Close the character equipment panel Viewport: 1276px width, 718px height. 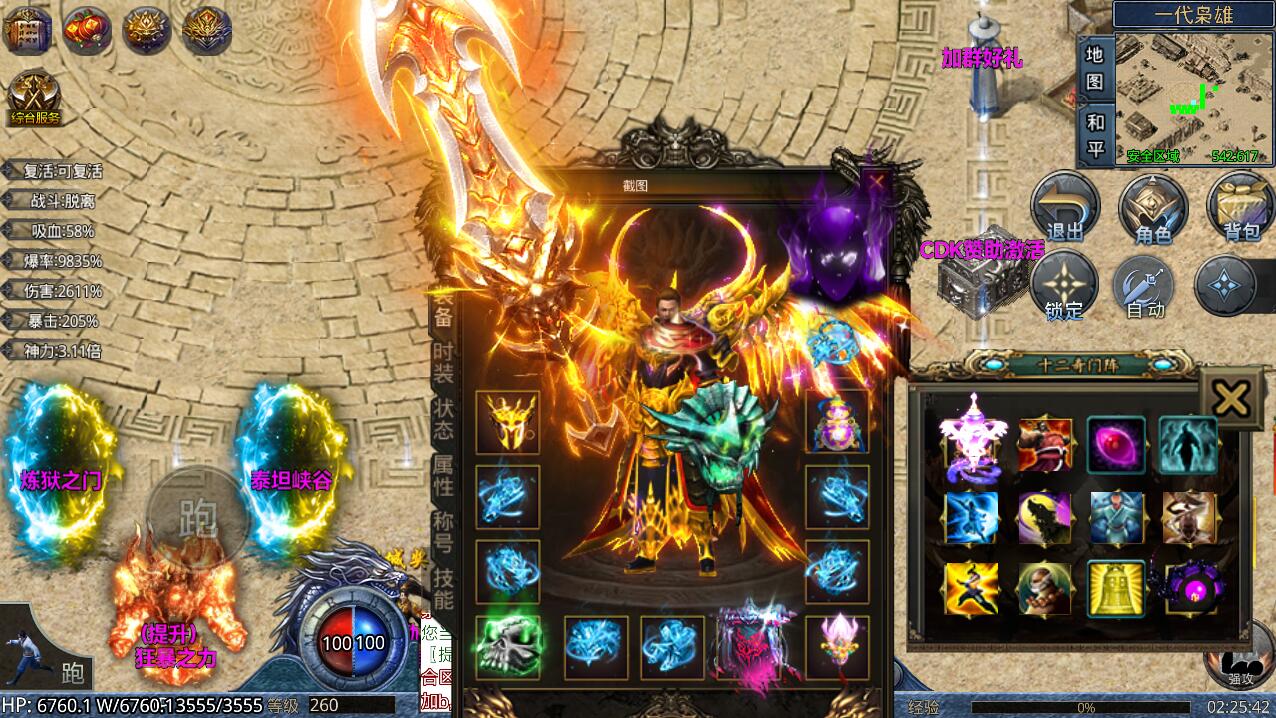[876, 182]
